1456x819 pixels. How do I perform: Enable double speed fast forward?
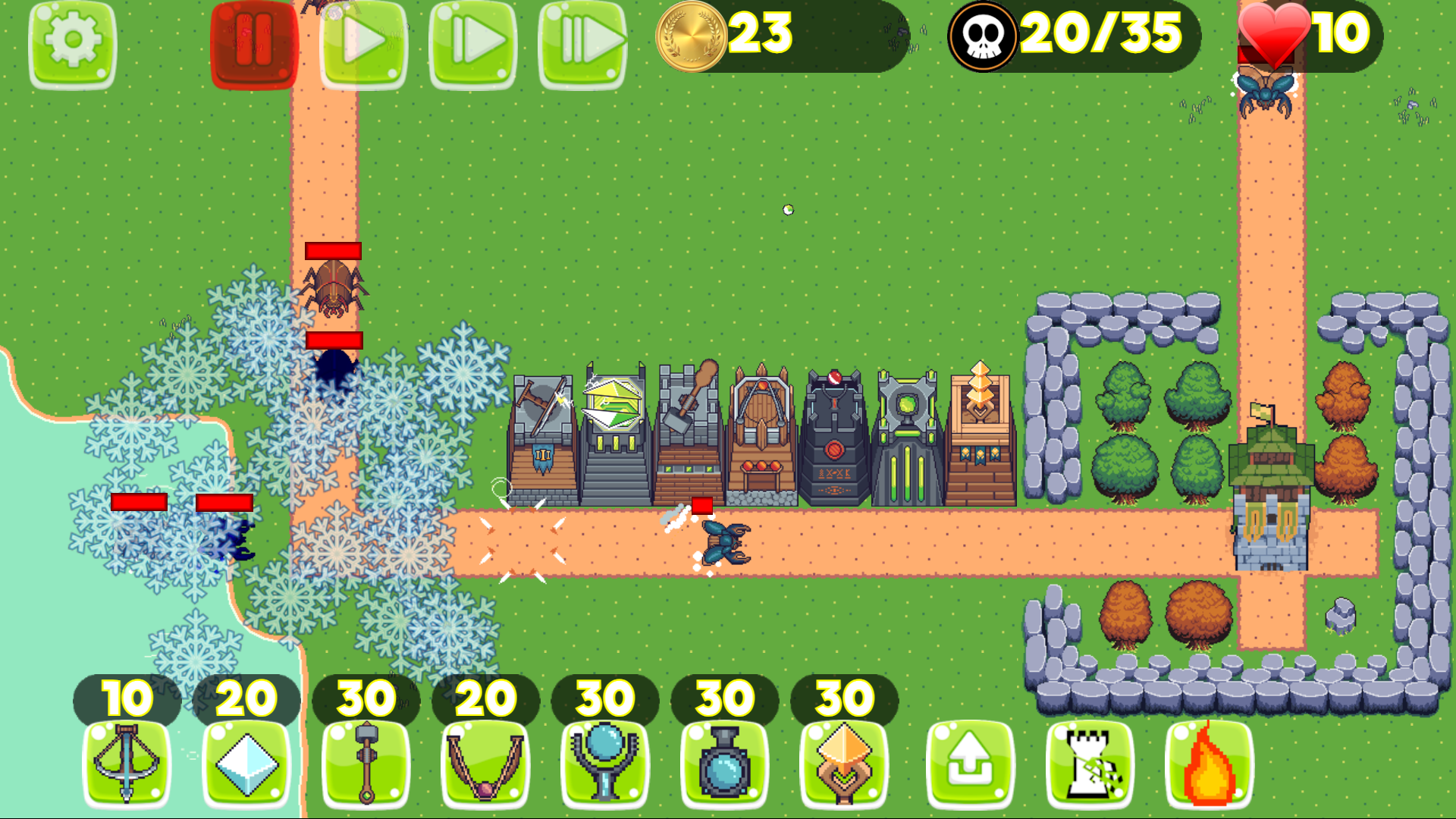[x=474, y=42]
